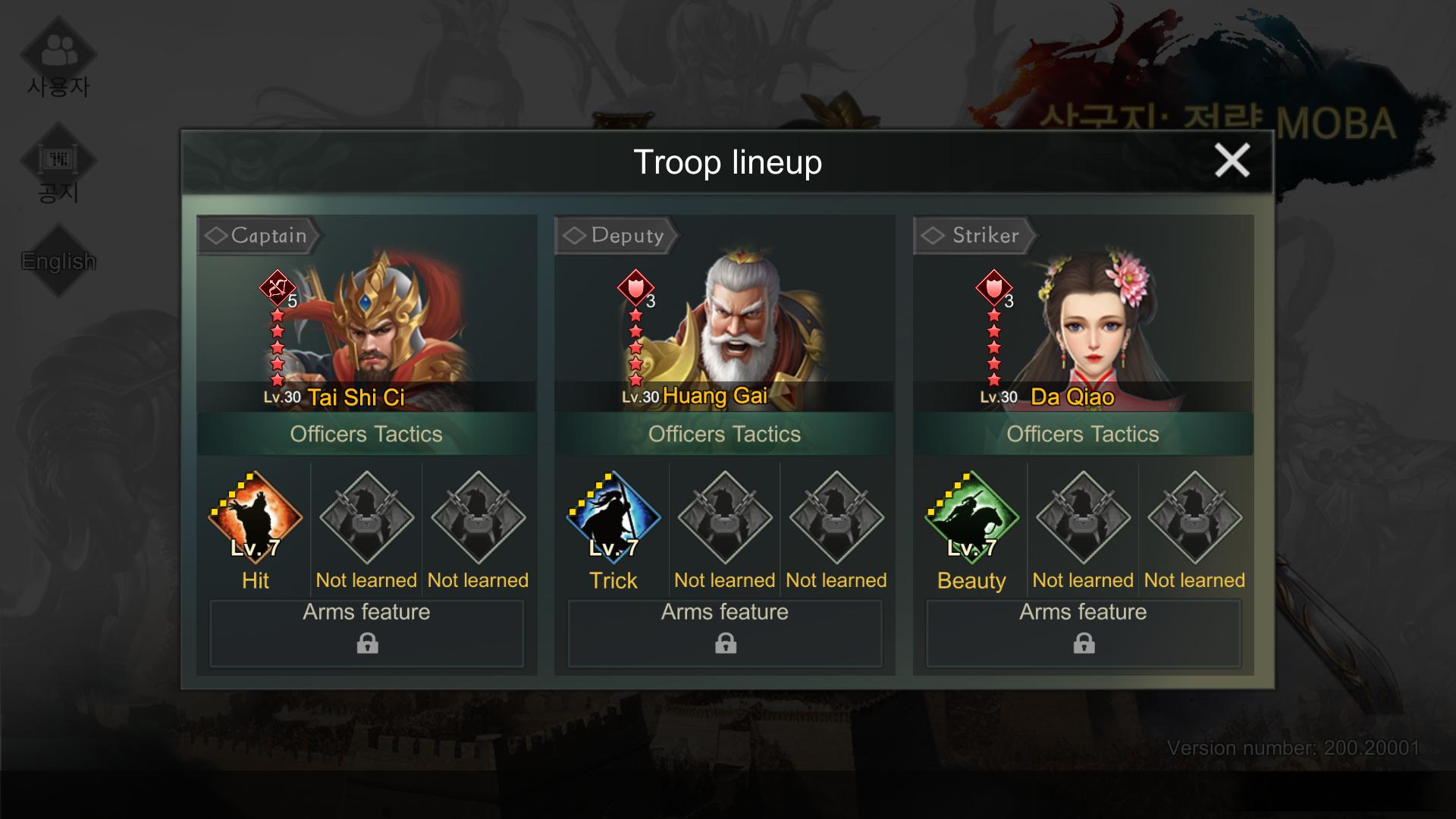Click Da Qiao's locked Arms feature
This screenshot has height=819, width=1456.
click(1084, 633)
